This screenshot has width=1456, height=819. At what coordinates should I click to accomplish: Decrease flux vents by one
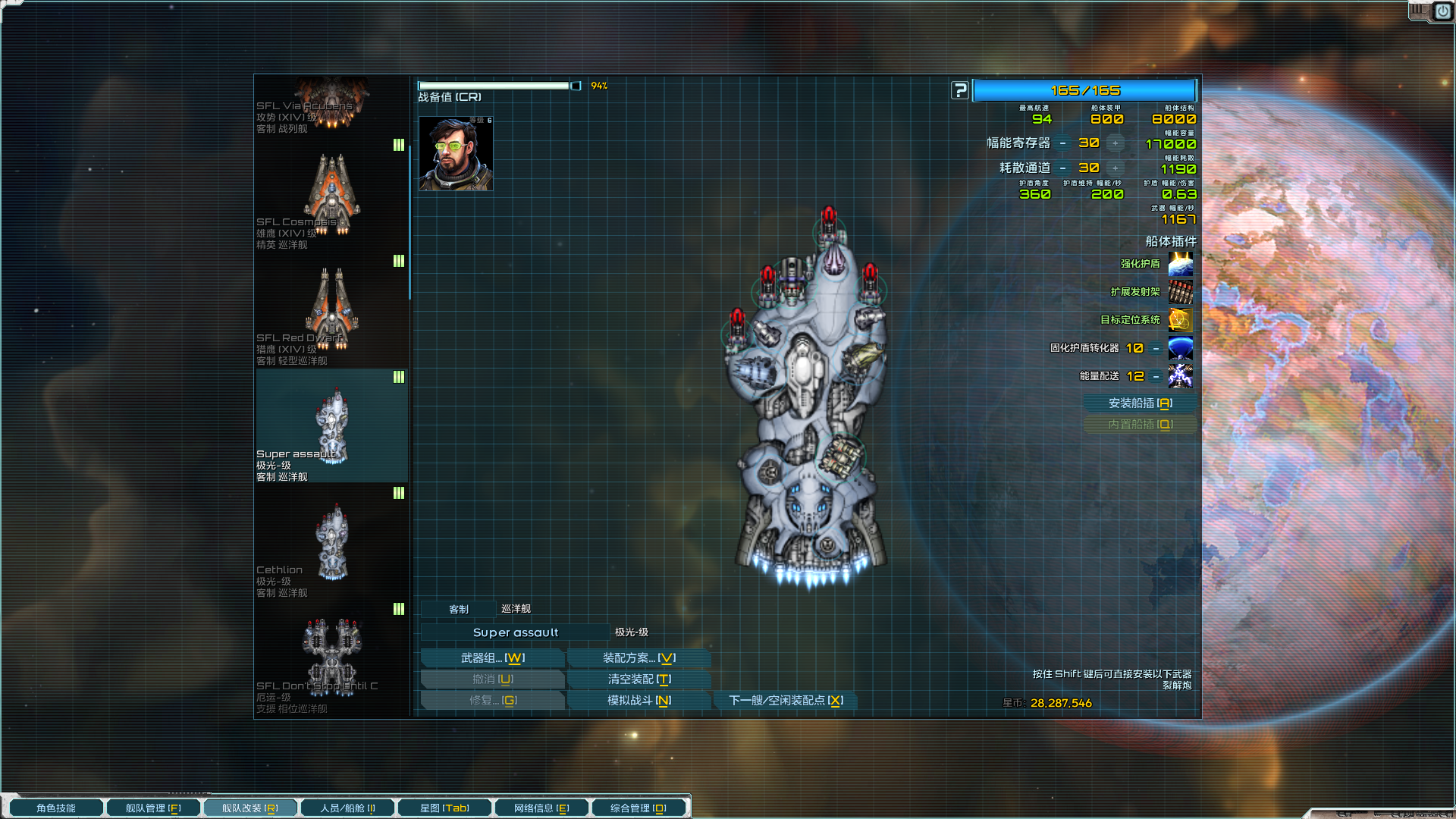click(x=1063, y=168)
